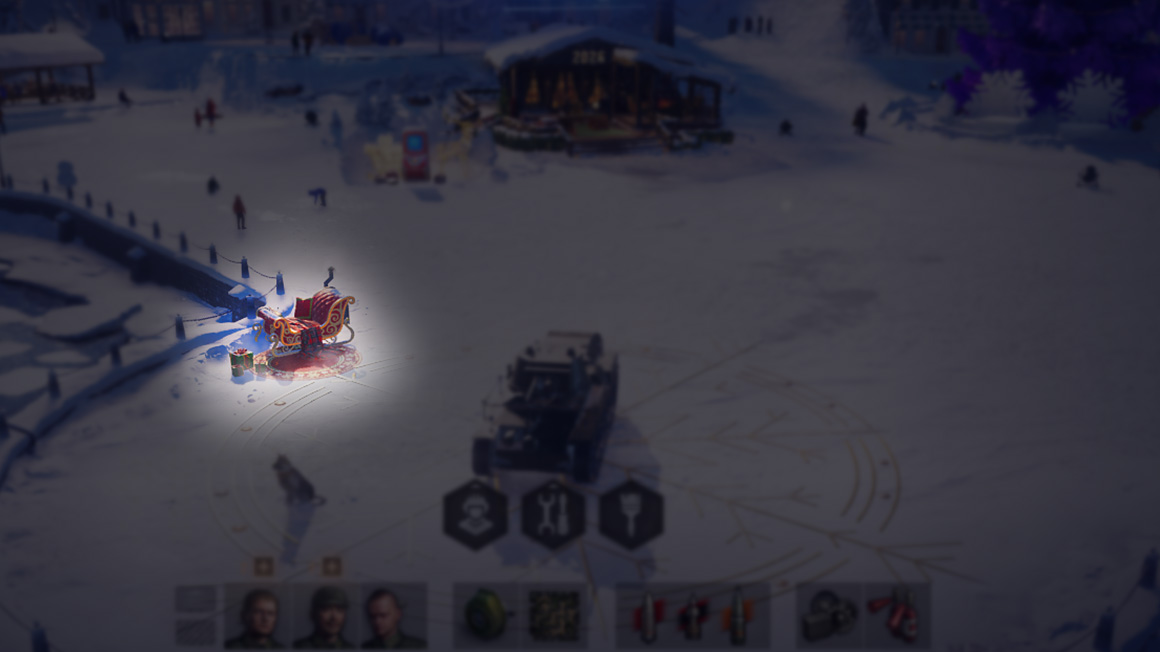The height and width of the screenshot is (652, 1160).
Task: Select the red fire extinguisher consumable
Action: pos(896,615)
